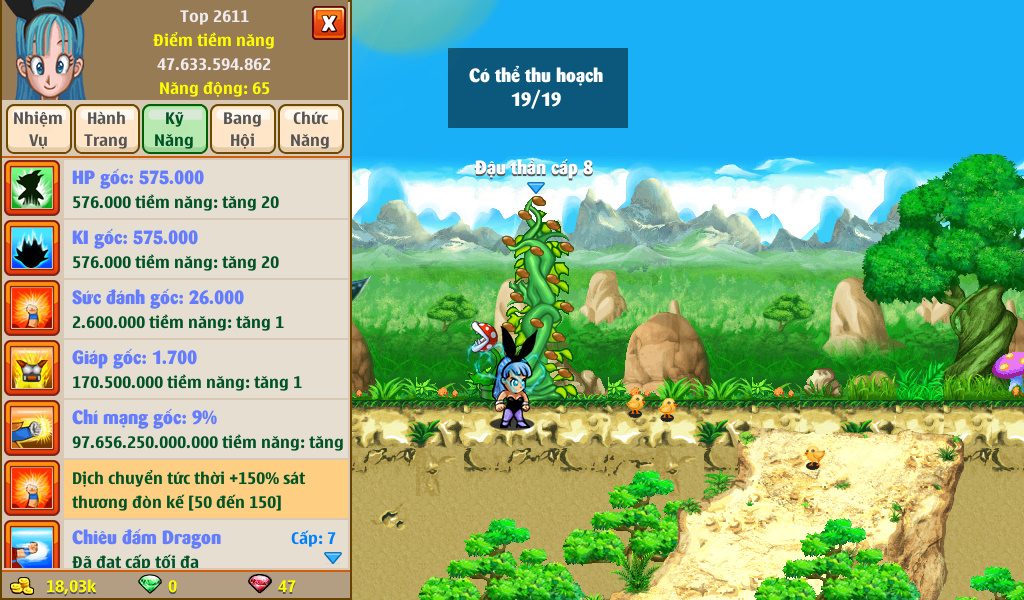This screenshot has width=1024, height=600.
Task: Click the green gem currency icon
Action: pyautogui.click(x=148, y=585)
